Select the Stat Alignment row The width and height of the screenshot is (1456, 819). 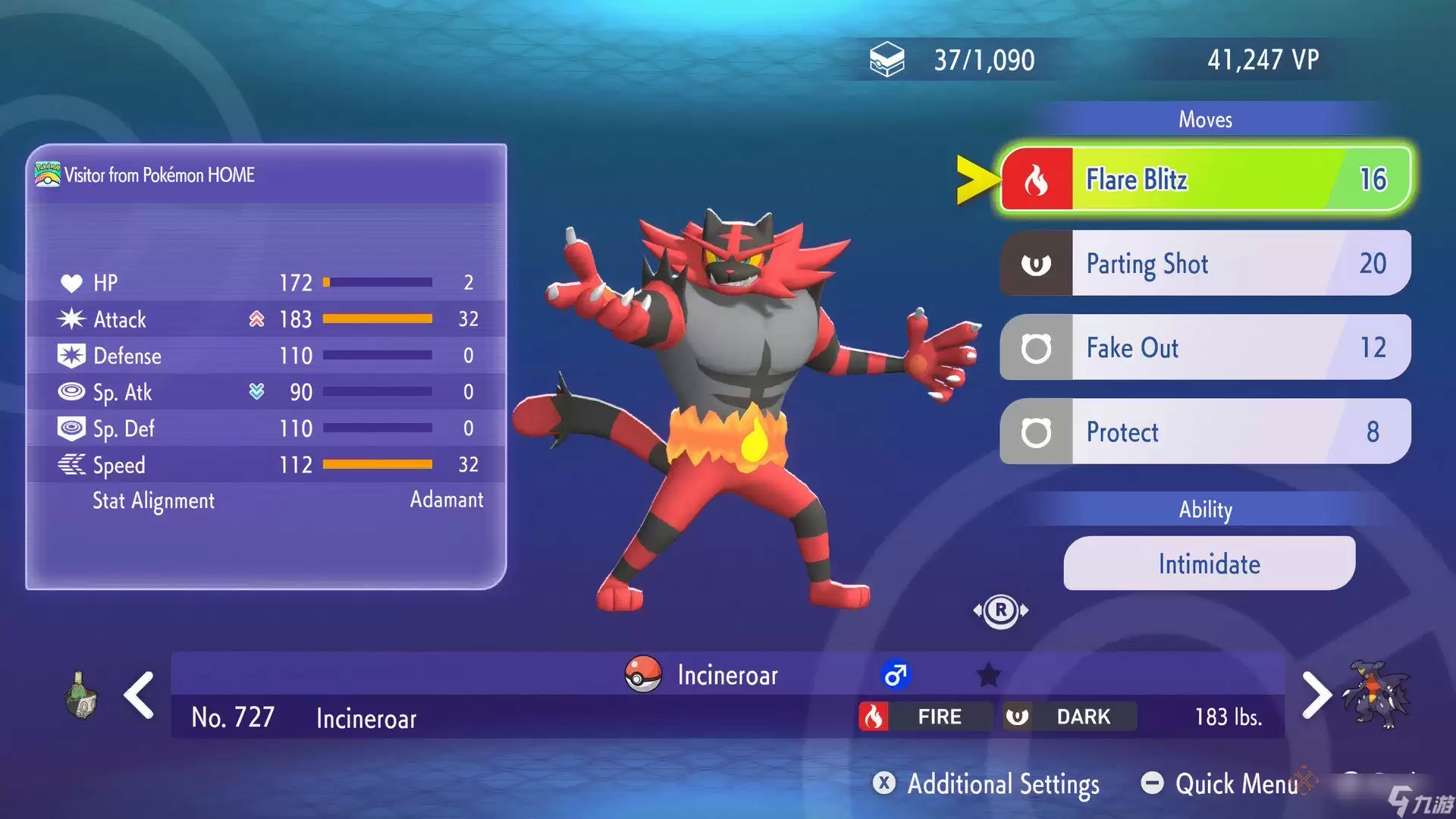(x=265, y=500)
